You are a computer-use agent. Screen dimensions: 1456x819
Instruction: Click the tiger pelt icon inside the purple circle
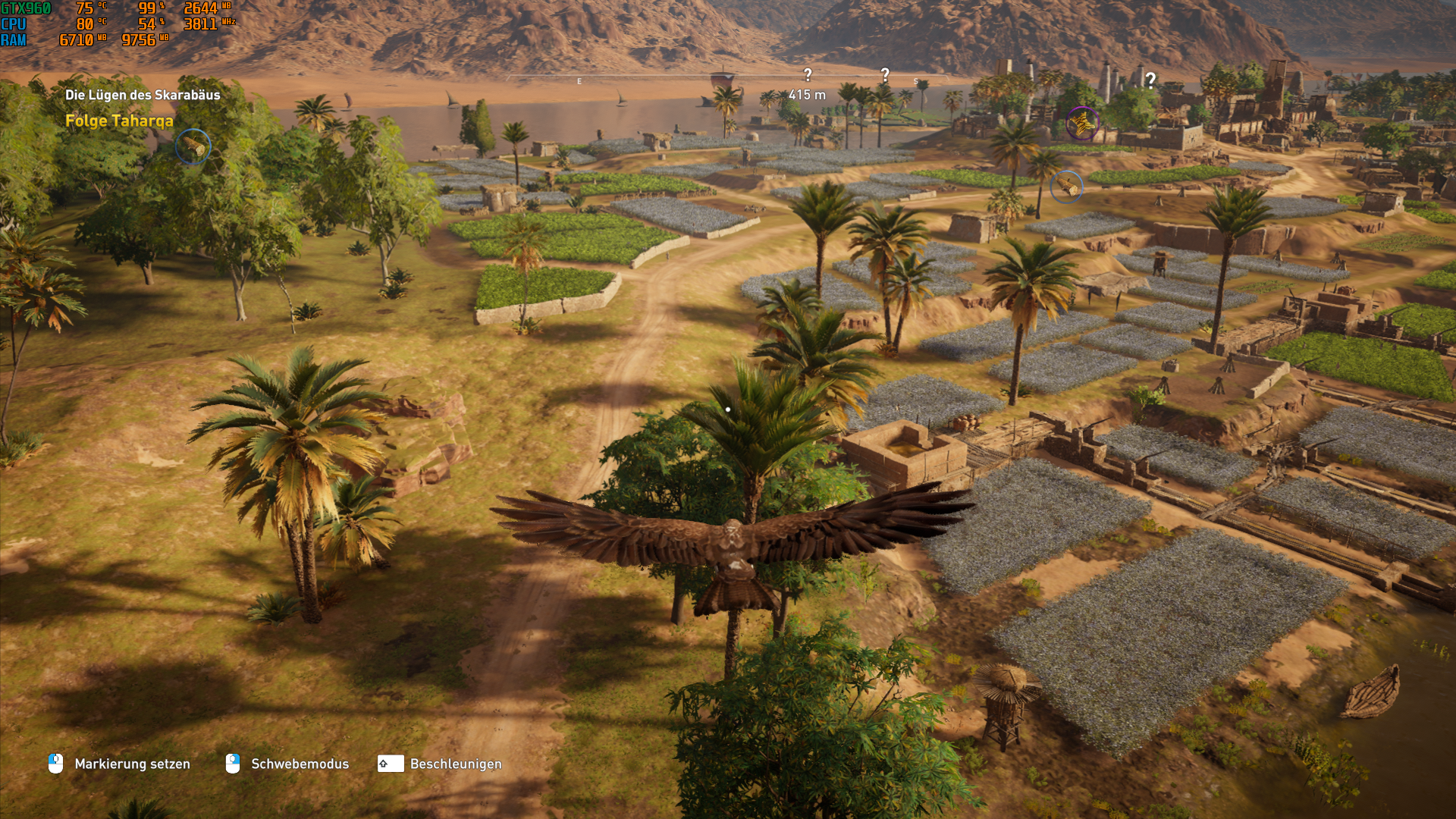pyautogui.click(x=1082, y=124)
